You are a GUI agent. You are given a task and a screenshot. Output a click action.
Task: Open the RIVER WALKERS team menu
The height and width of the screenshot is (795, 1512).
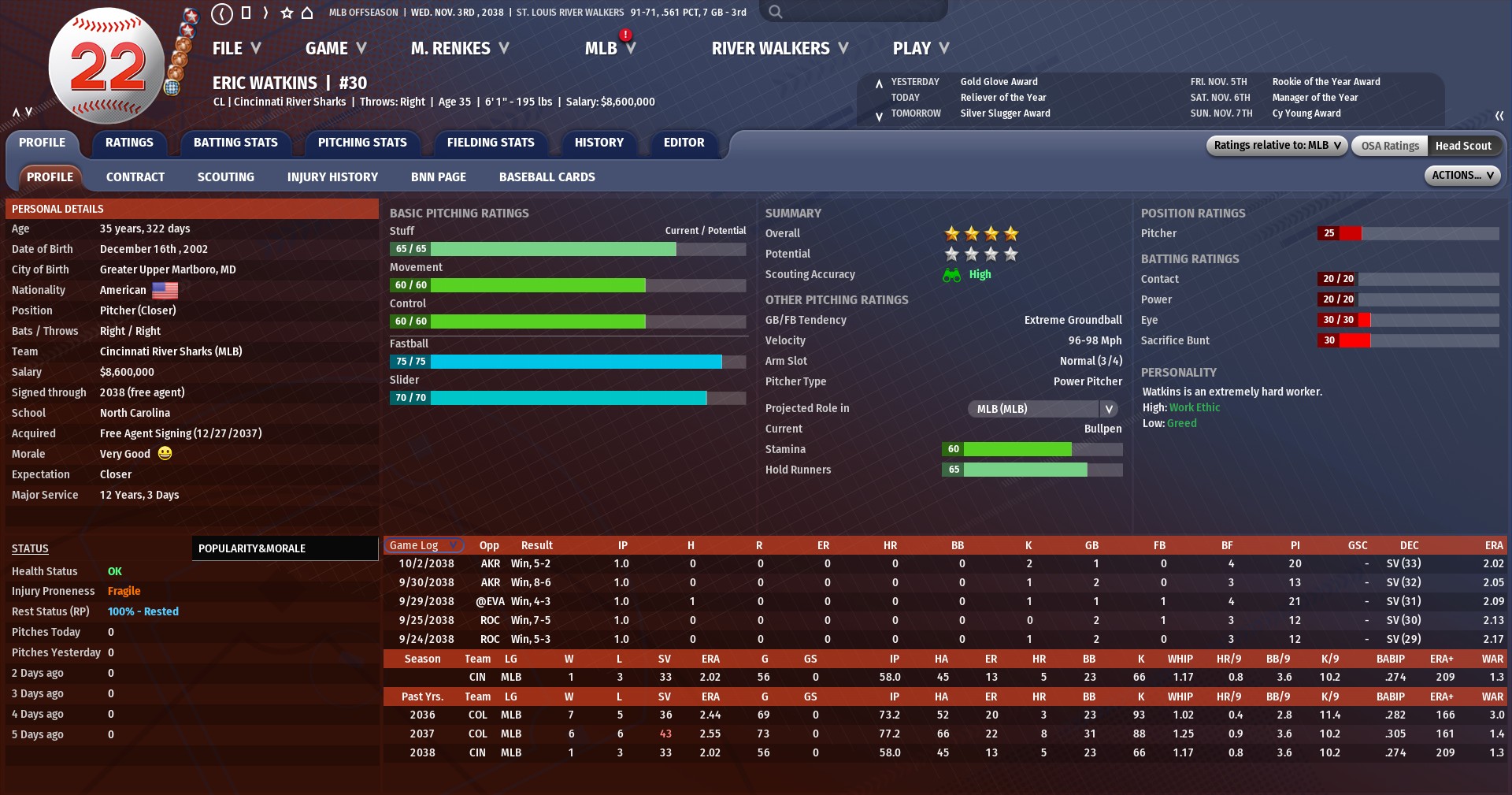[x=780, y=49]
